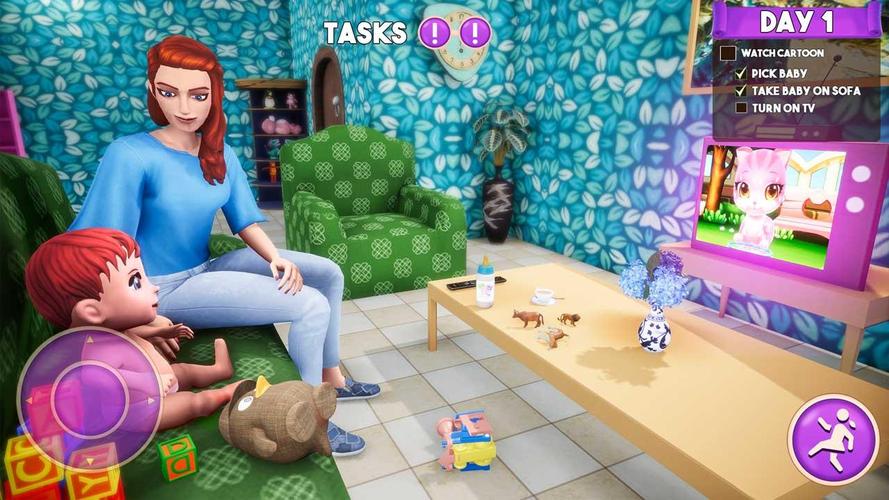Check the Turn On TV task box
This screenshot has height=500, width=889.
[741, 107]
